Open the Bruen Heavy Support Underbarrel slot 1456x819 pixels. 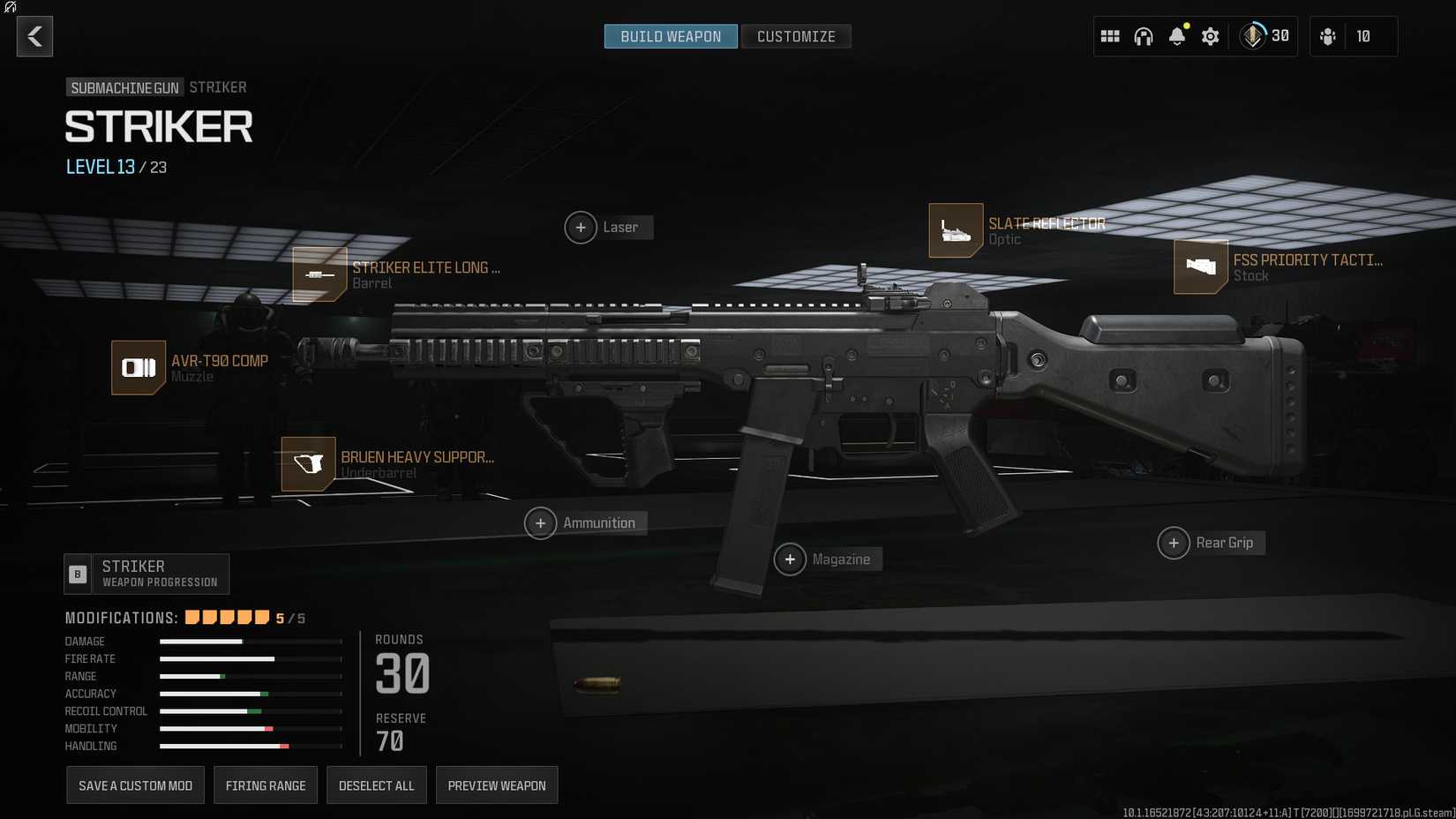[307, 464]
